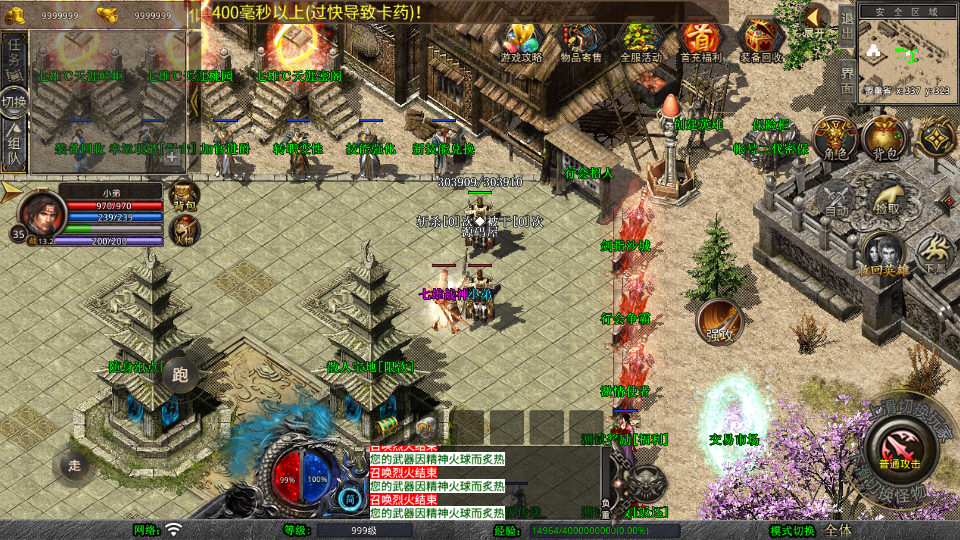Open the 装备回收 equipment recycling chest icon
The width and height of the screenshot is (960, 540).
762,42
